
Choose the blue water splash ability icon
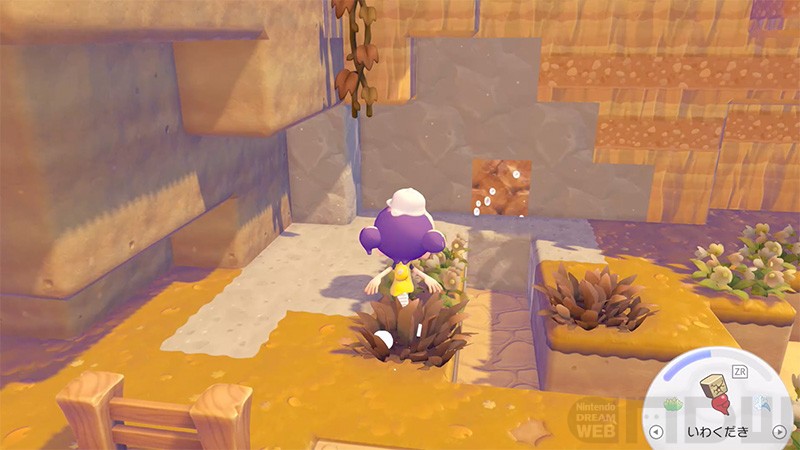pyautogui.click(x=767, y=404)
